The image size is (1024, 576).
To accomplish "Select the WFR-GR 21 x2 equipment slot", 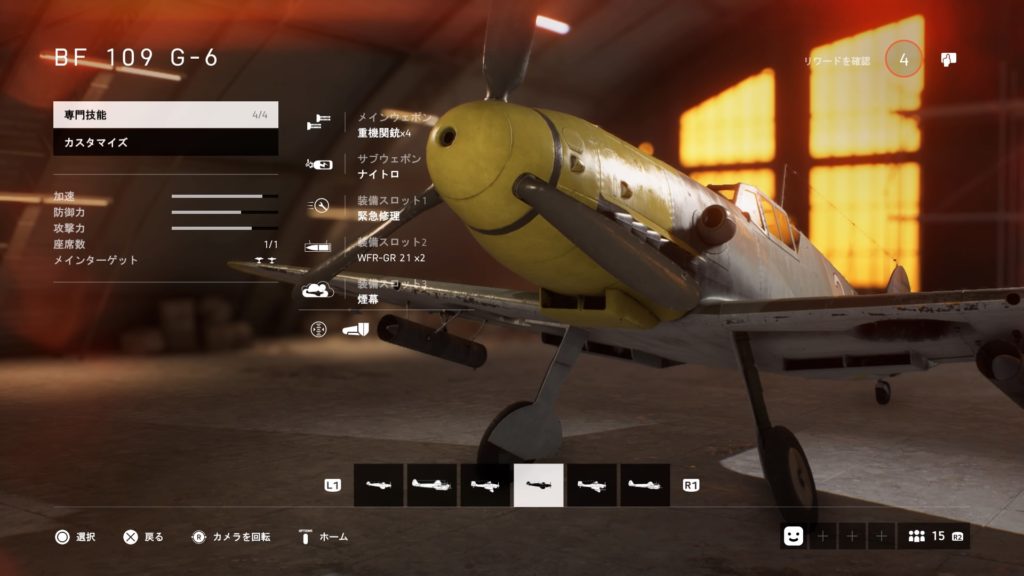I will coord(385,250).
